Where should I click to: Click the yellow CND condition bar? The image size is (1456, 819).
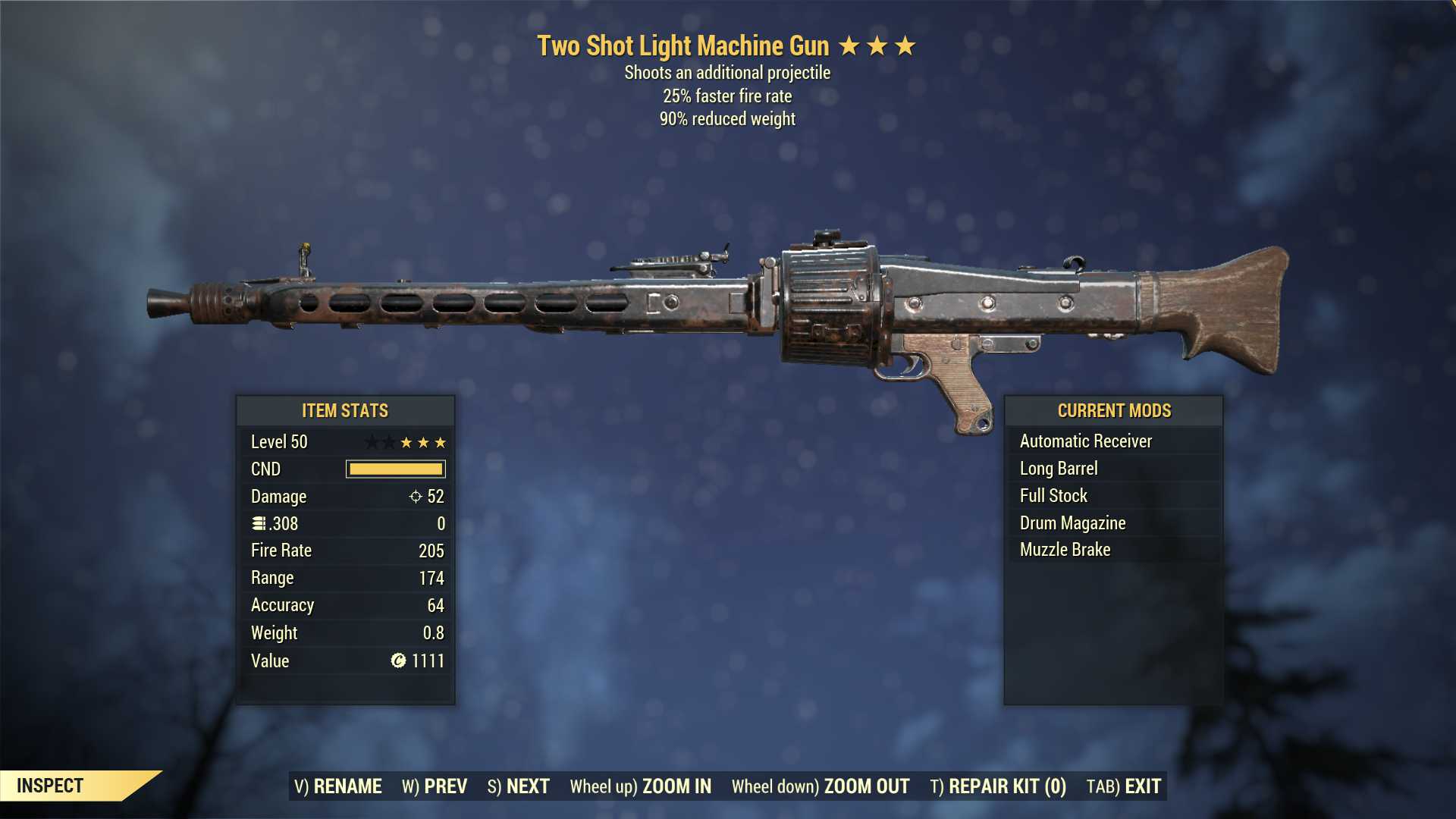[x=395, y=469]
